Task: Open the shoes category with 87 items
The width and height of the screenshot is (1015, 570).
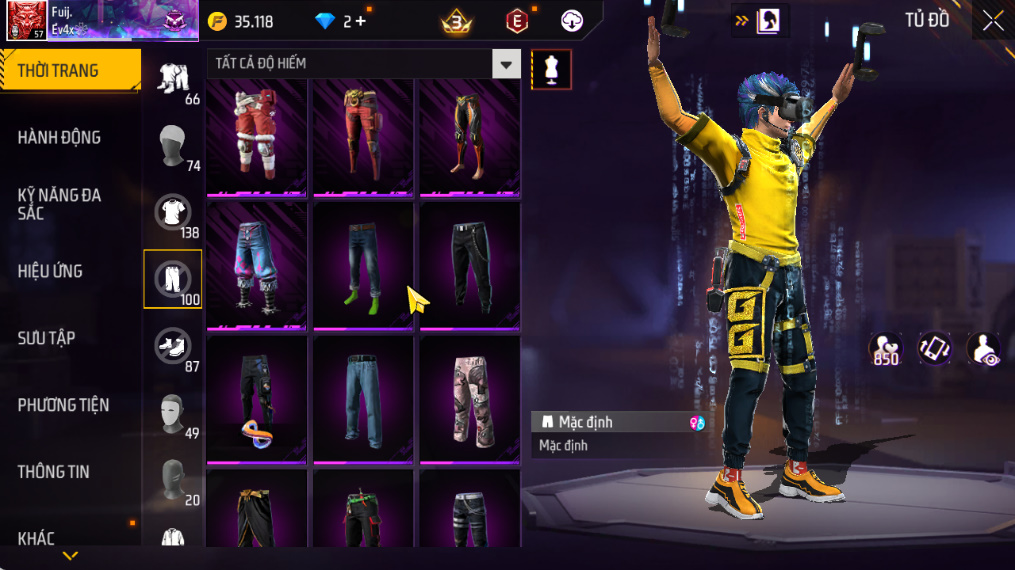Action: pyautogui.click(x=173, y=346)
